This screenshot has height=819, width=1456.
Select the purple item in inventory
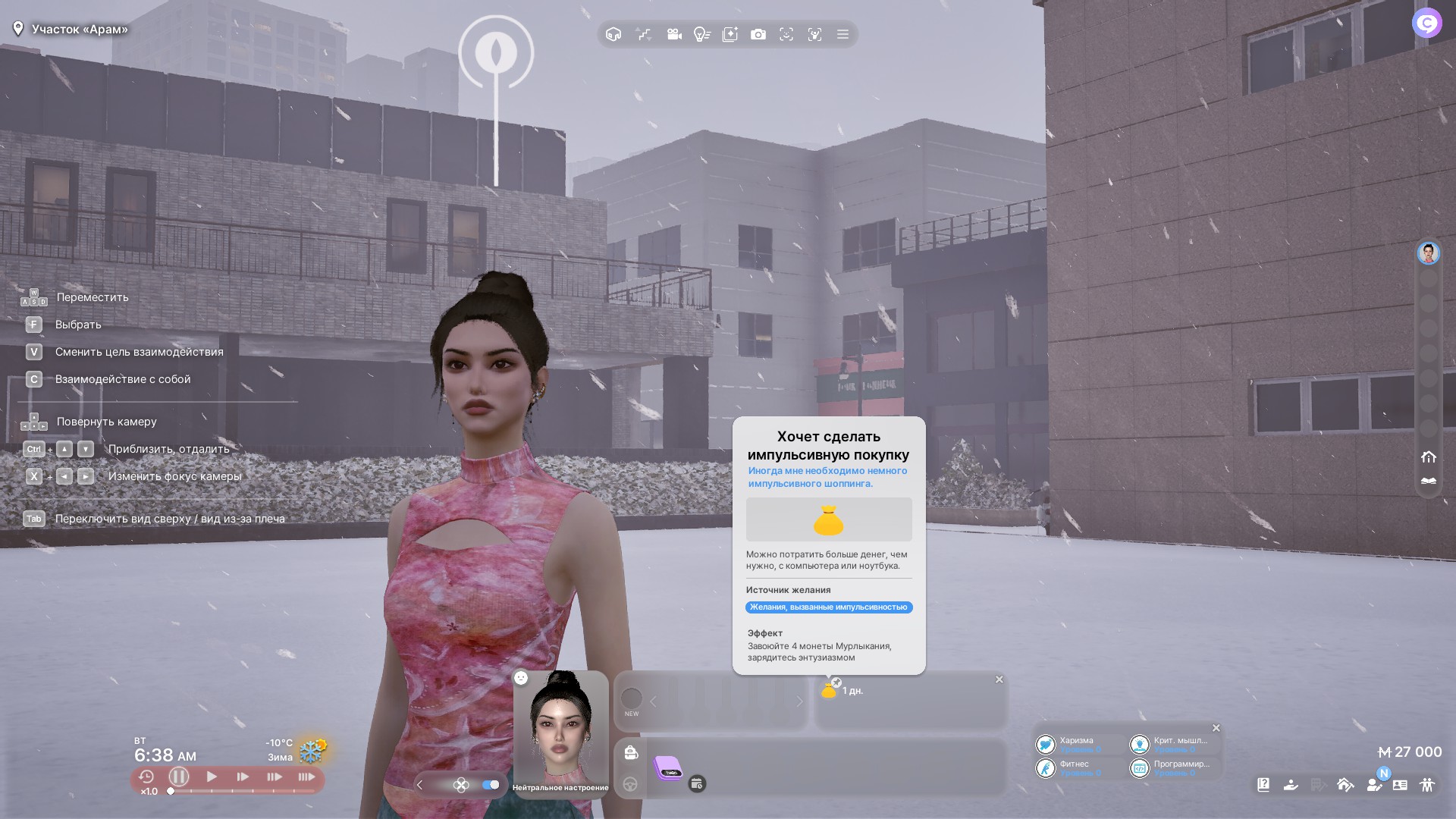[x=668, y=768]
